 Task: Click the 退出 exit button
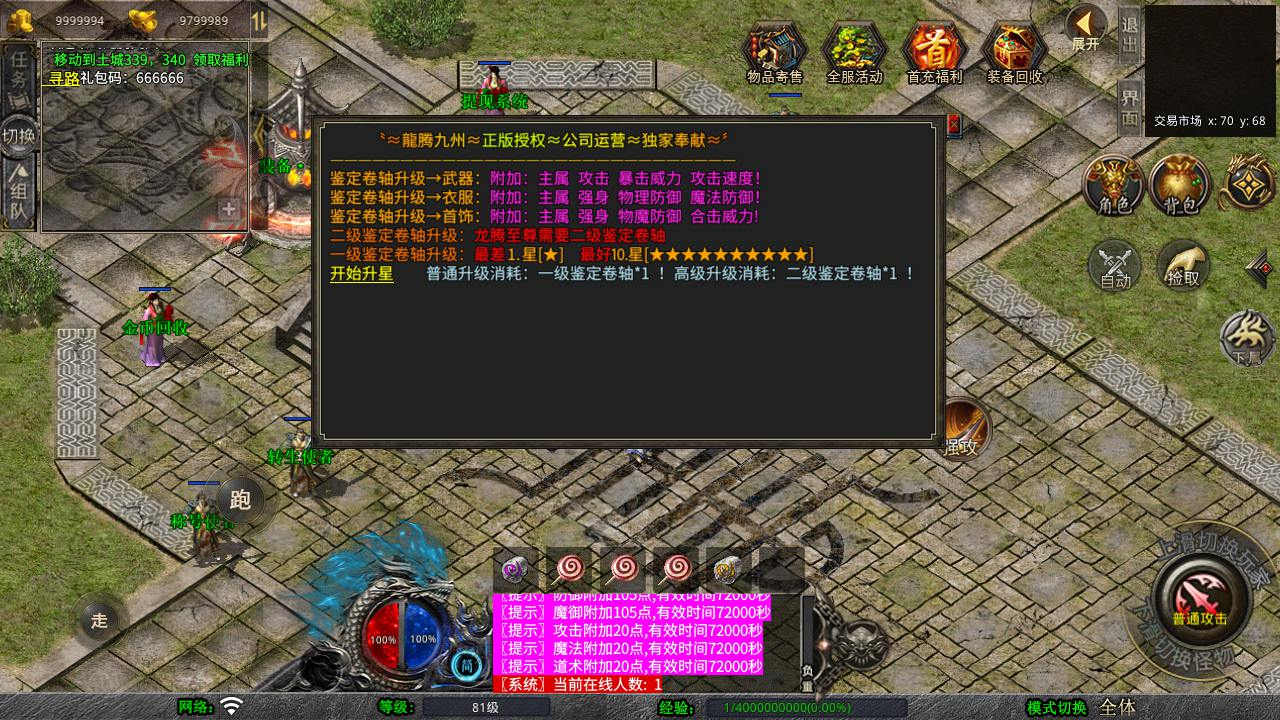(1130, 35)
